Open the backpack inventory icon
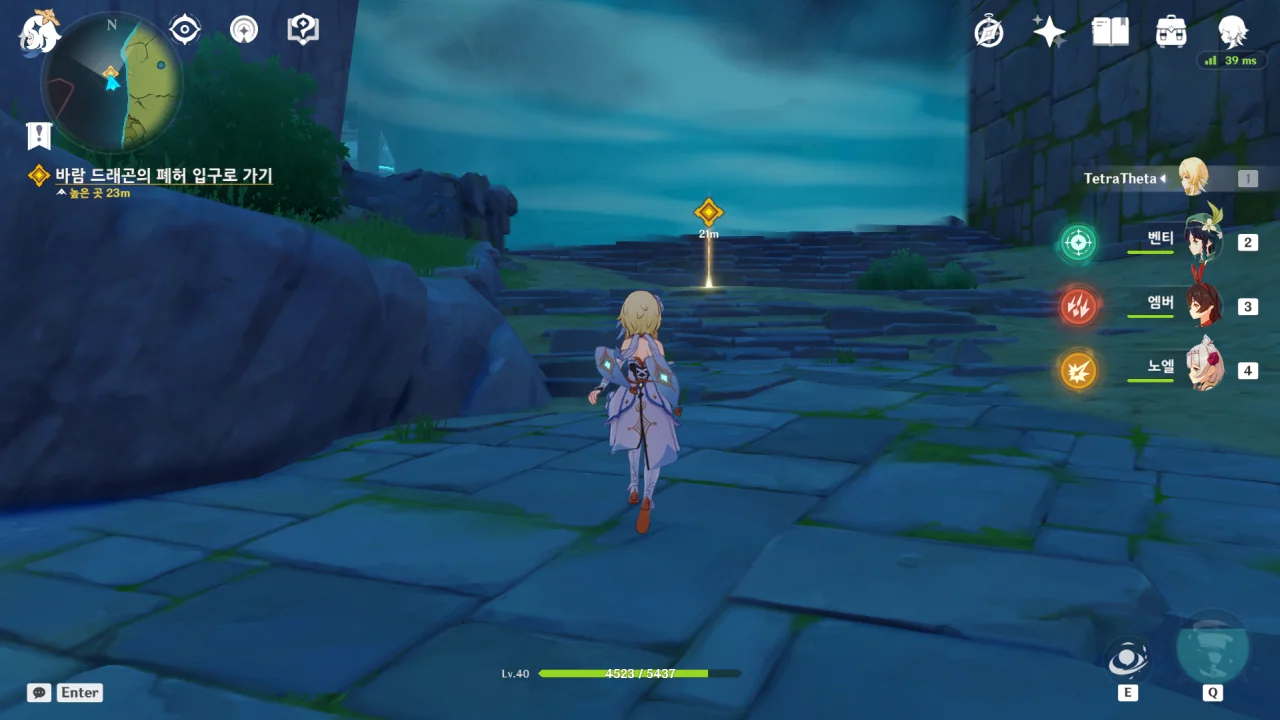The width and height of the screenshot is (1280, 720). click(1171, 32)
